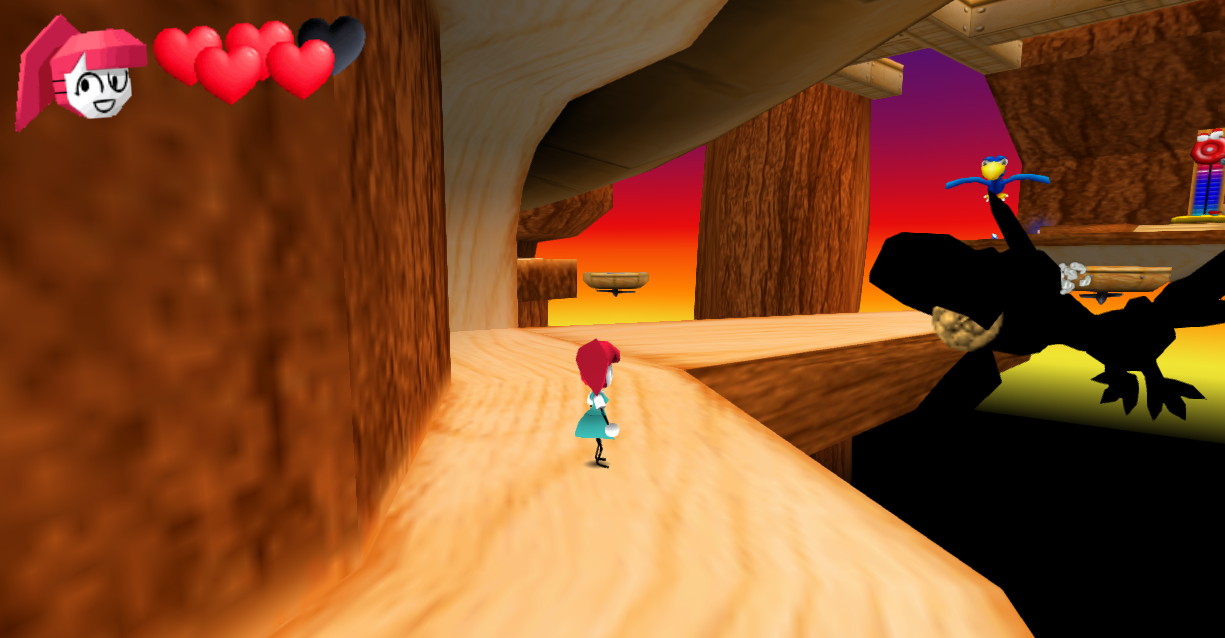The width and height of the screenshot is (1225, 638).
Task: Click the red-haired character portrait icon
Action: 80,73
